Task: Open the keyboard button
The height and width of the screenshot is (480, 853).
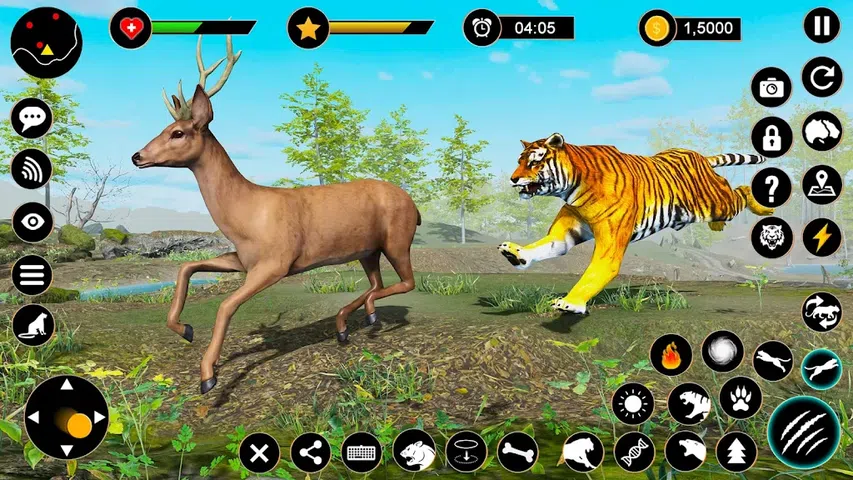Action: tap(361, 452)
